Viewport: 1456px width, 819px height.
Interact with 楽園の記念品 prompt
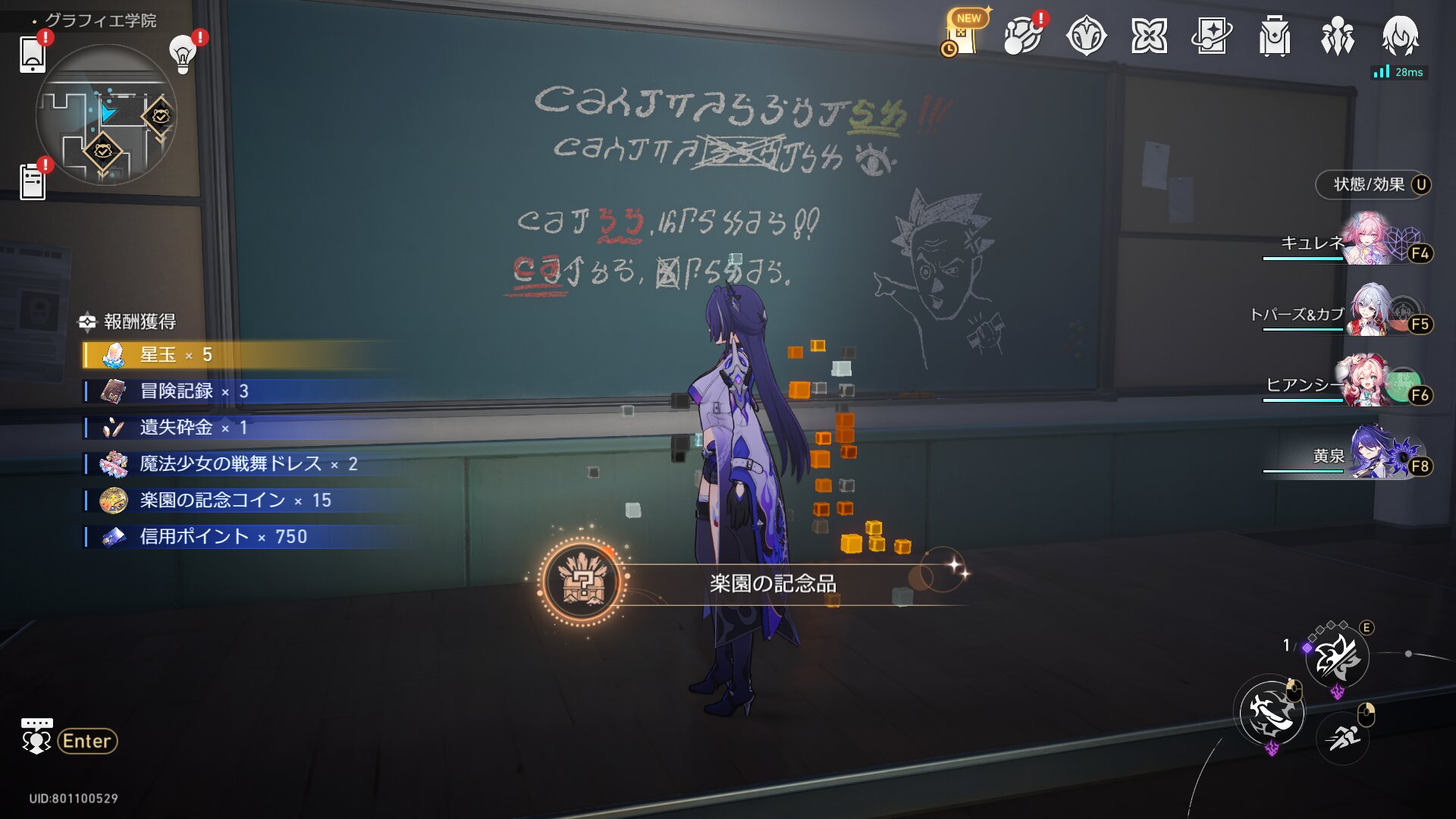[x=772, y=583]
